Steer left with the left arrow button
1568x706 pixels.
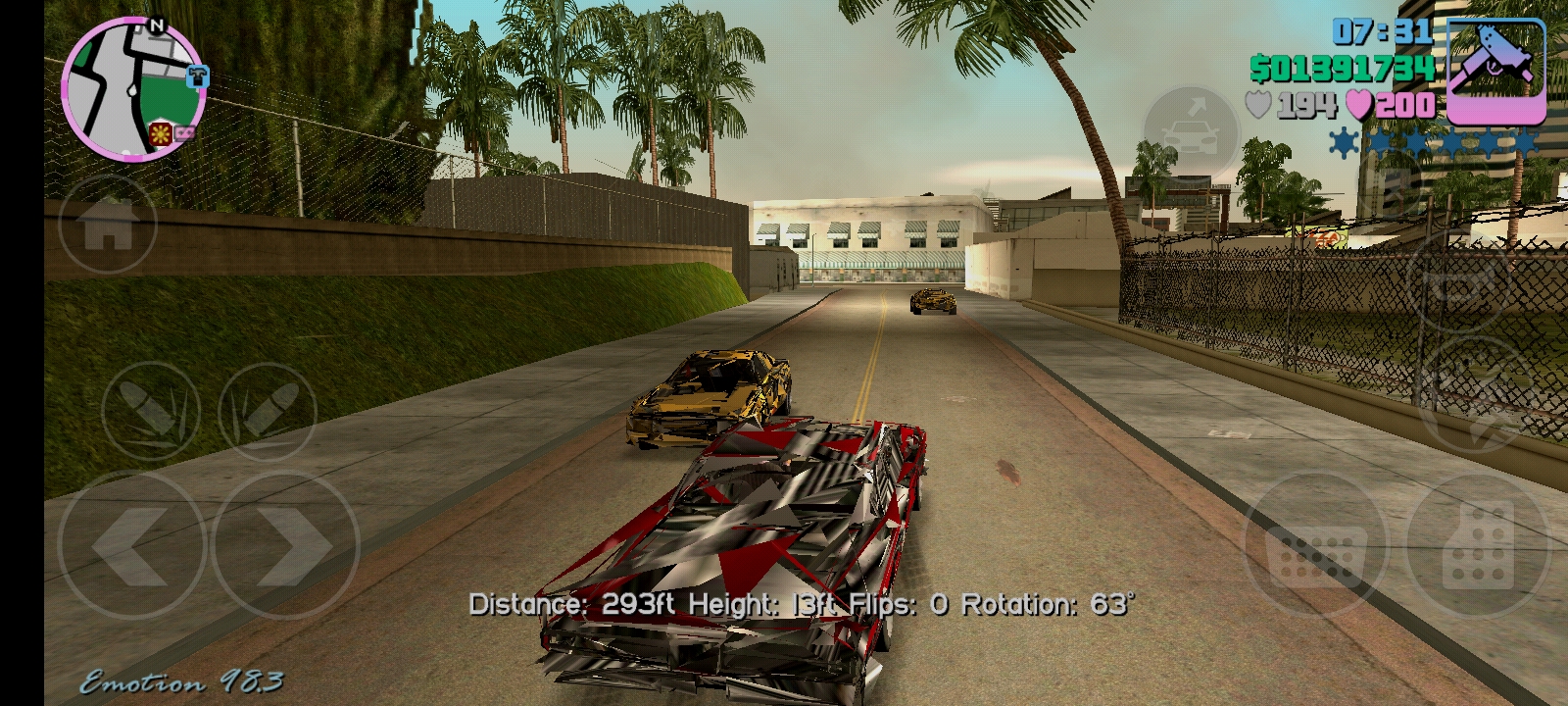(x=131, y=545)
